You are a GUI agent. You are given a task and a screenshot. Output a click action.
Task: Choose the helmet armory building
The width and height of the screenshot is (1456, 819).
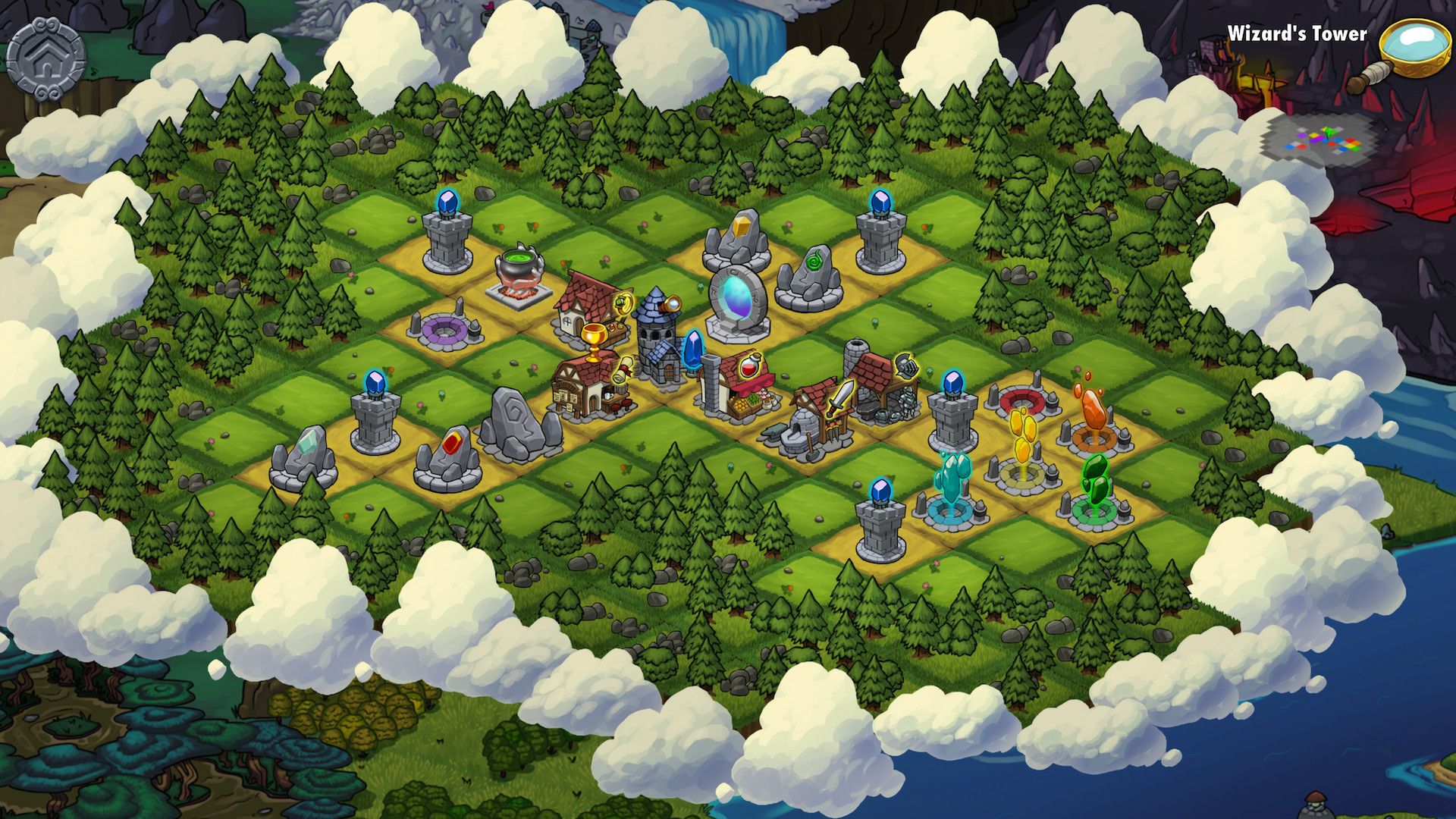click(x=882, y=385)
